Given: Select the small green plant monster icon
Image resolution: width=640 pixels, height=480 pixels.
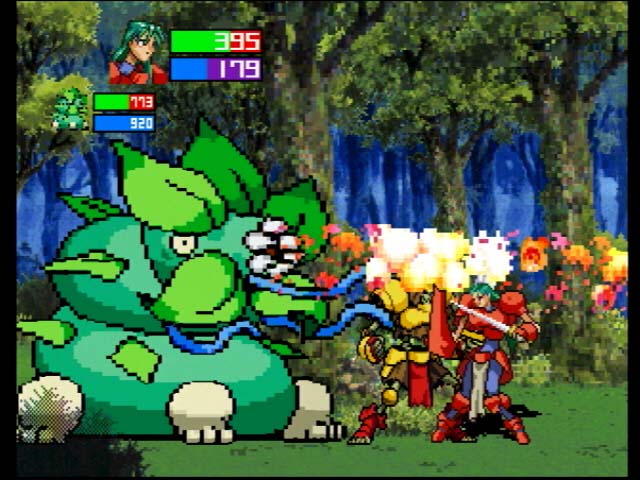Looking at the screenshot, I should [69, 110].
